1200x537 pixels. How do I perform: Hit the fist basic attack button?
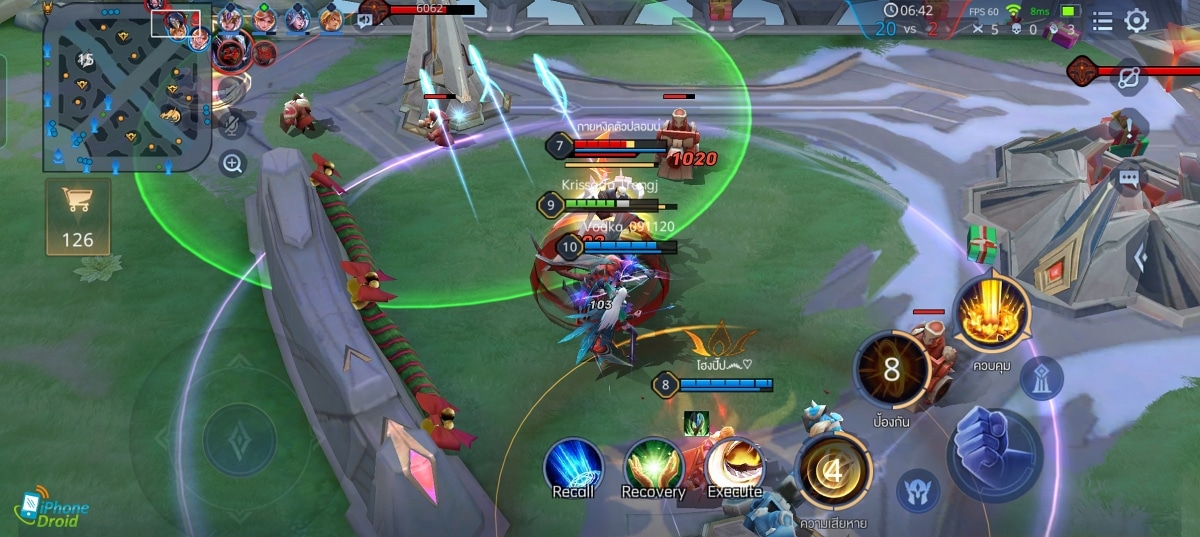click(994, 454)
